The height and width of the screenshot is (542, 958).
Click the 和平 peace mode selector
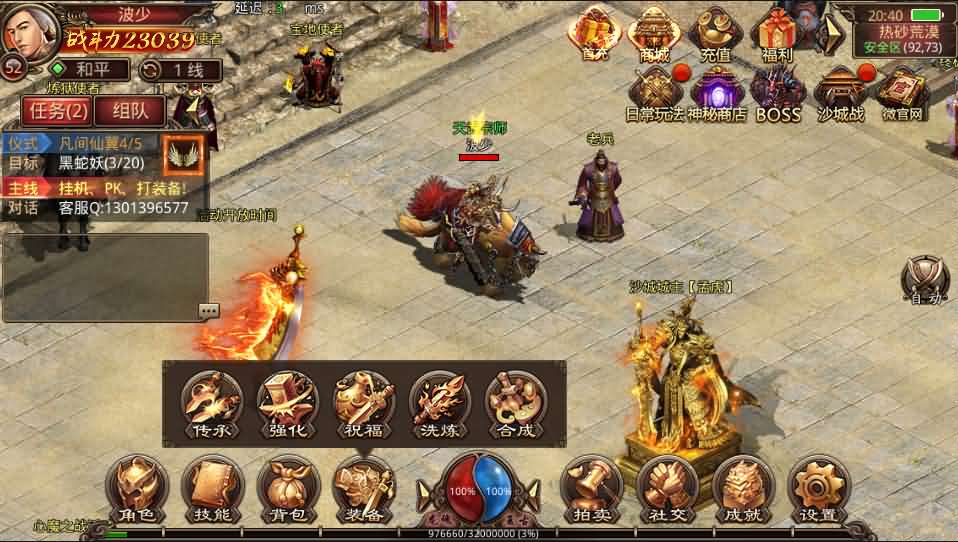pyautogui.click(x=91, y=70)
